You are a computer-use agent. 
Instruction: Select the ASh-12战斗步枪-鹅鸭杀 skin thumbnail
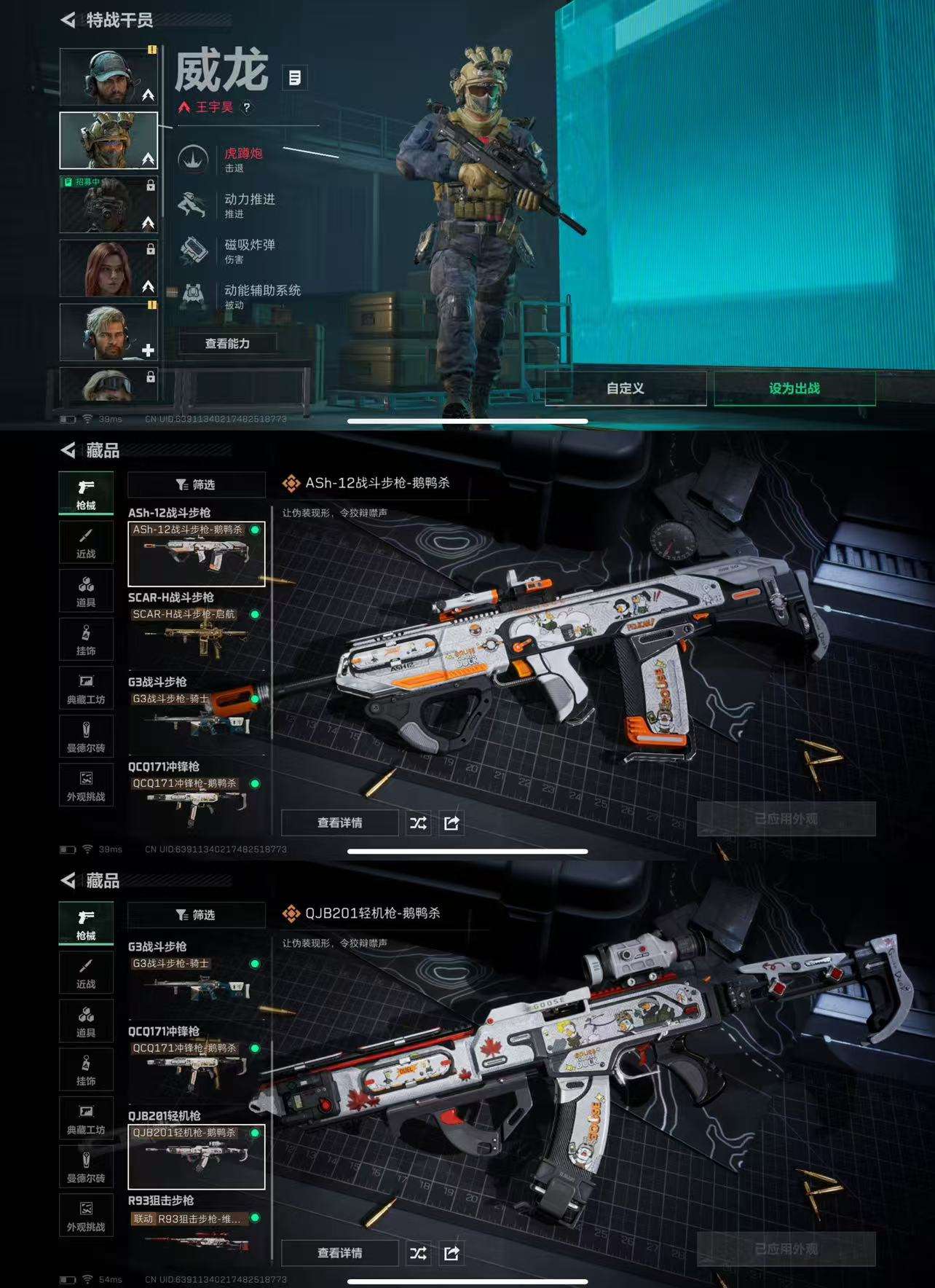196,554
